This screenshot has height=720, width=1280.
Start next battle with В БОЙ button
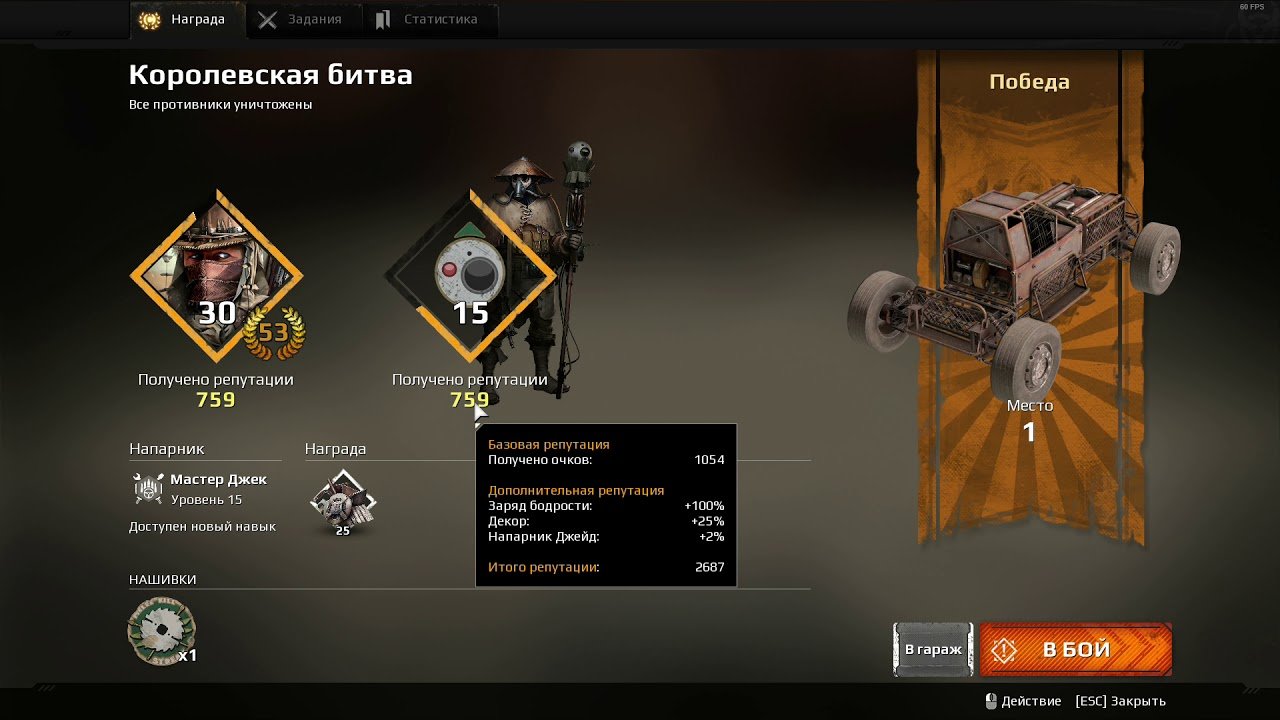(x=1075, y=650)
